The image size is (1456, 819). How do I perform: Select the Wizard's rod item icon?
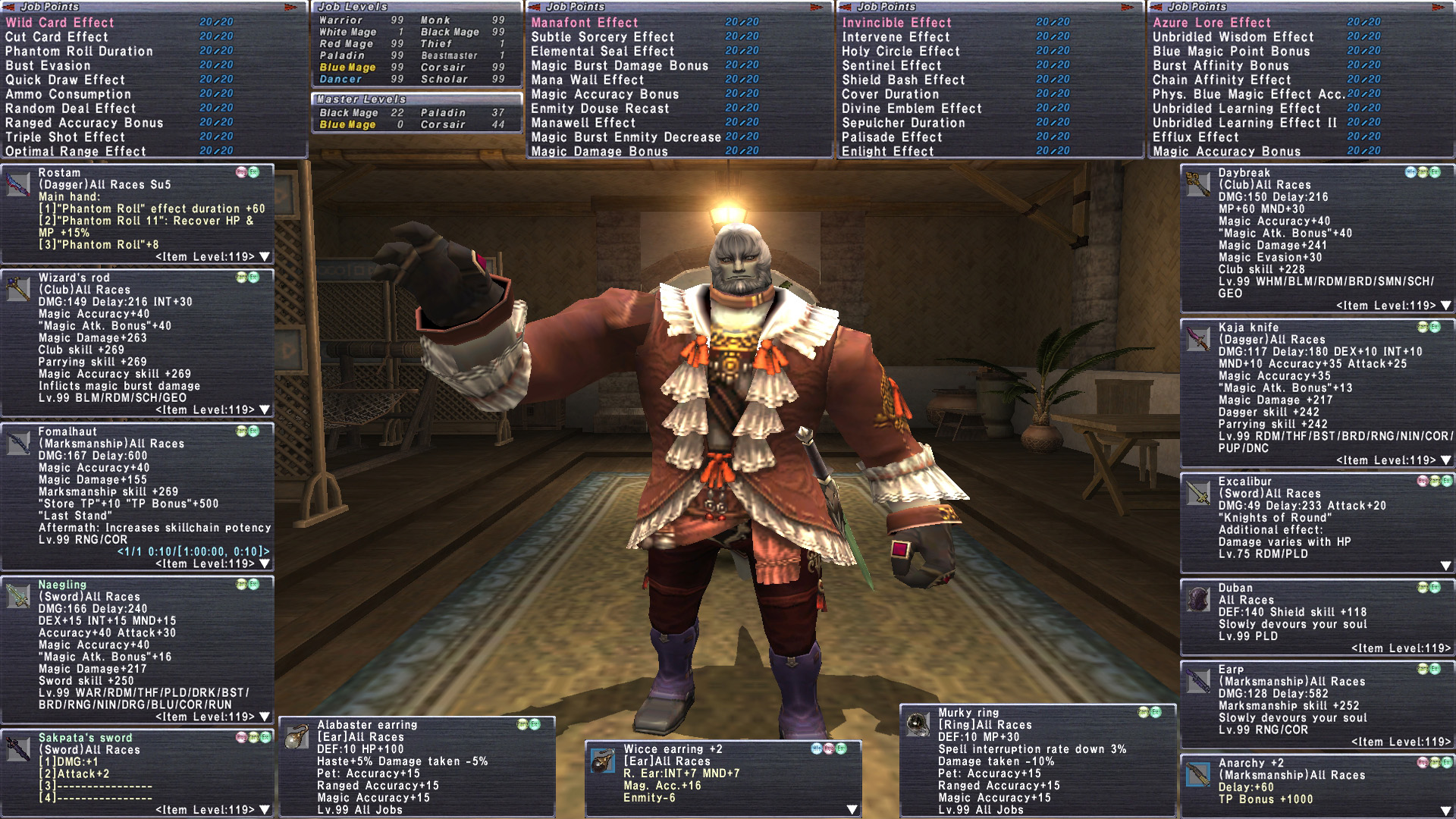pos(18,290)
